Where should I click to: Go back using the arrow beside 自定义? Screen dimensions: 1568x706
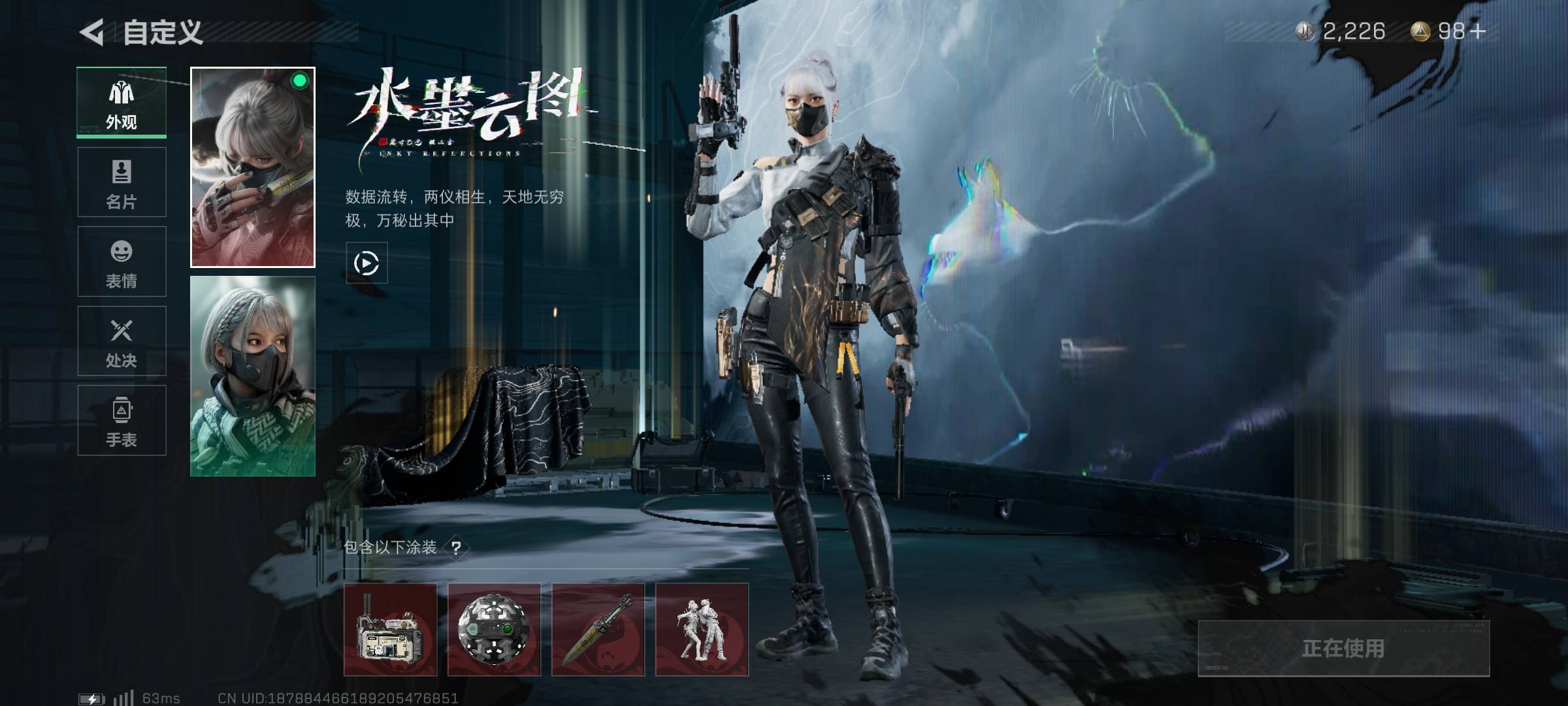click(x=92, y=32)
